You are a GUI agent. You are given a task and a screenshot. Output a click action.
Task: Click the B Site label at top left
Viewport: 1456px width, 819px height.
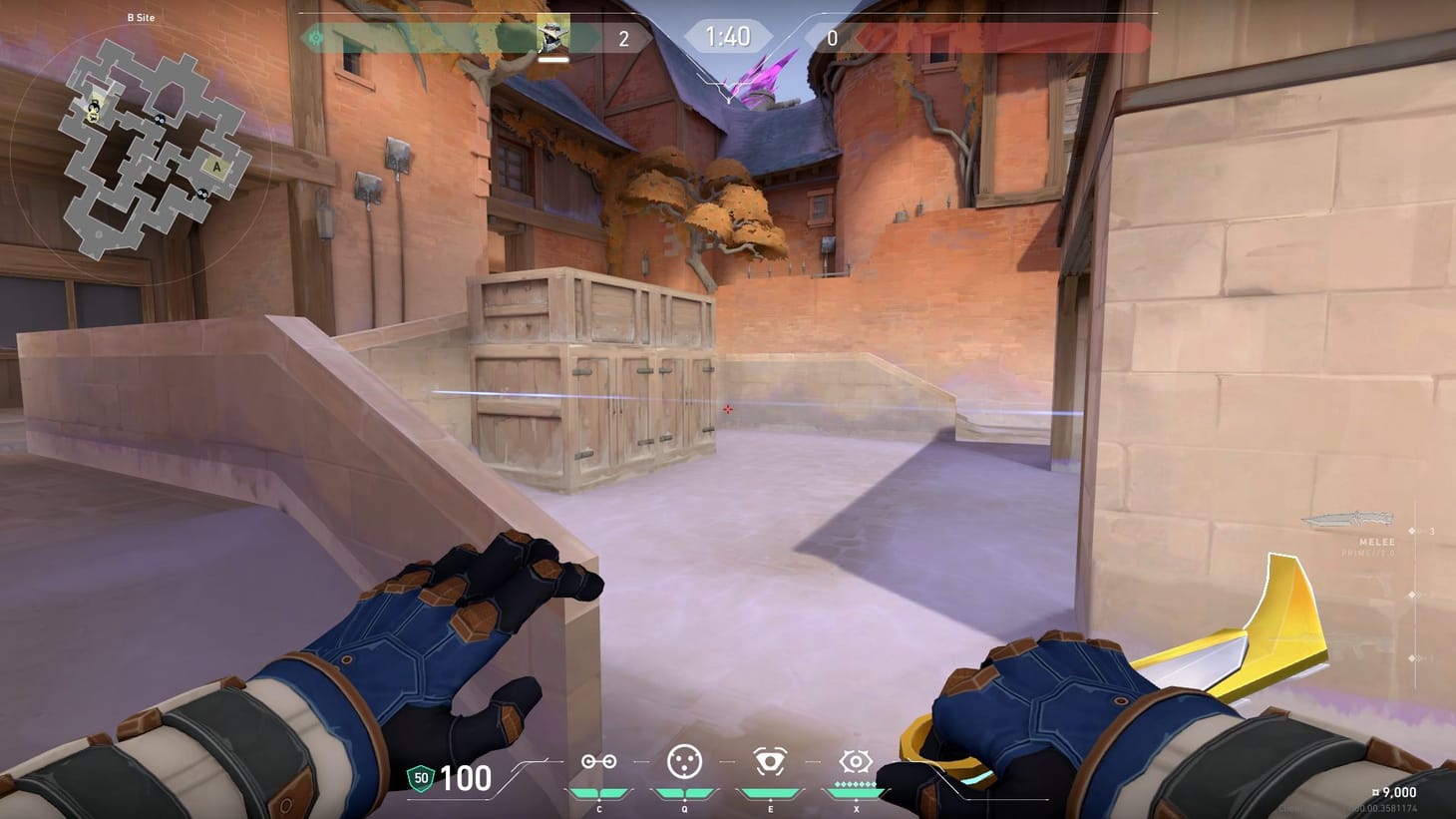pos(138,17)
